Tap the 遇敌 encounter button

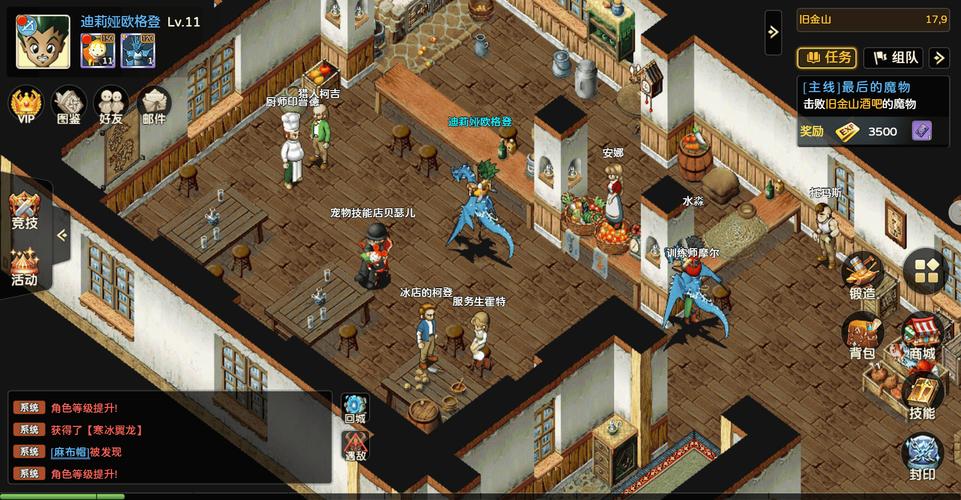(355, 445)
